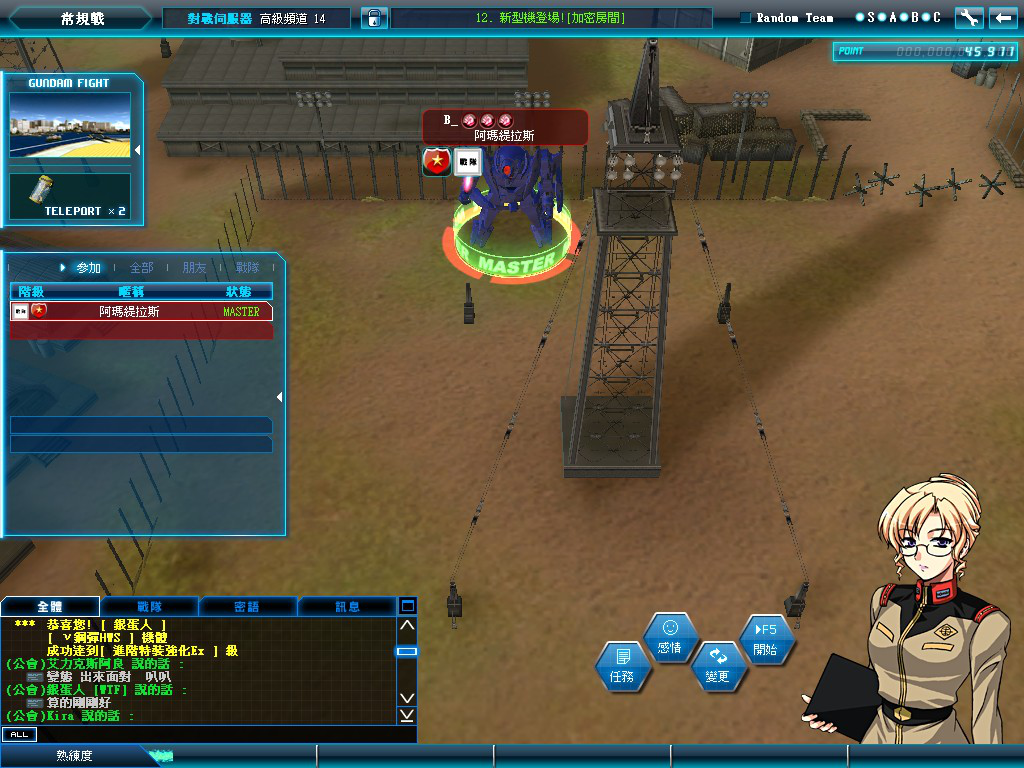Start the match with 開始 button
This screenshot has width=1024, height=768.
click(x=766, y=638)
